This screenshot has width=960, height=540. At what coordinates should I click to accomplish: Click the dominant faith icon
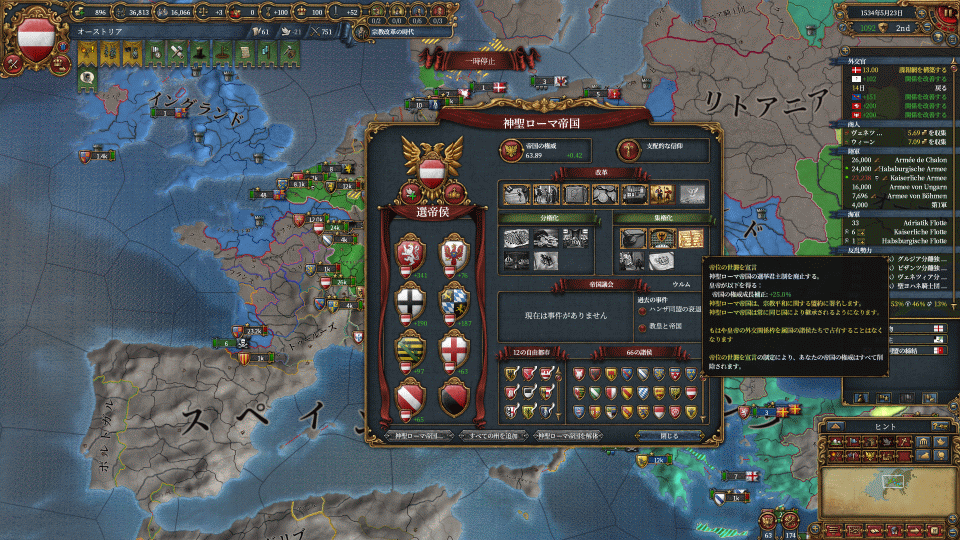(628, 150)
